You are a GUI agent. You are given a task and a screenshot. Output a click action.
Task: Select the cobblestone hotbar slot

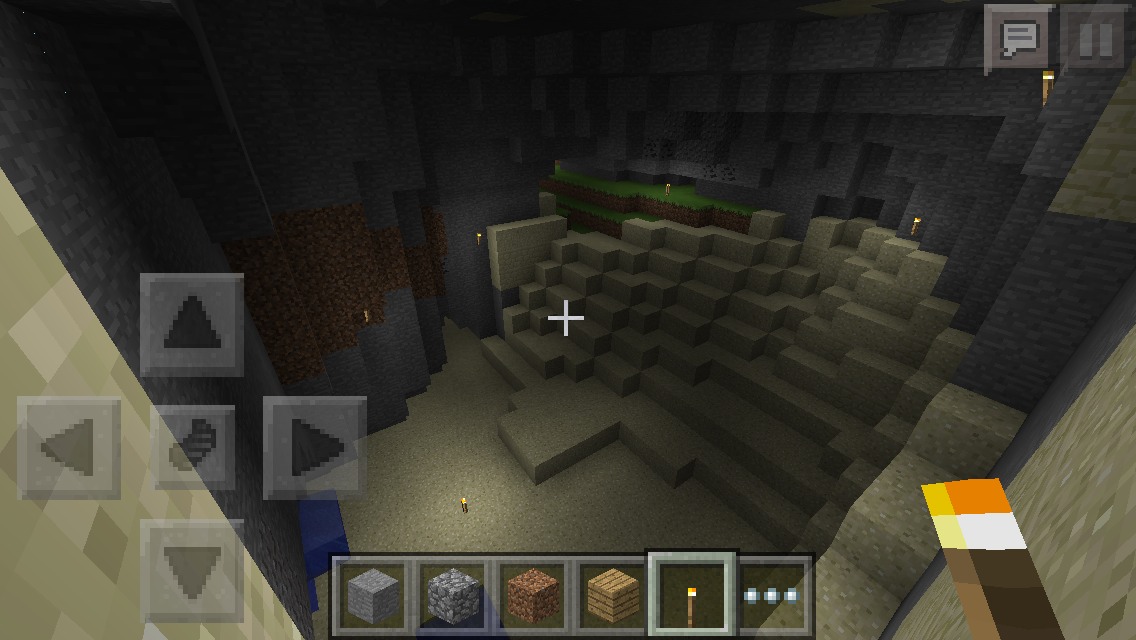452,595
